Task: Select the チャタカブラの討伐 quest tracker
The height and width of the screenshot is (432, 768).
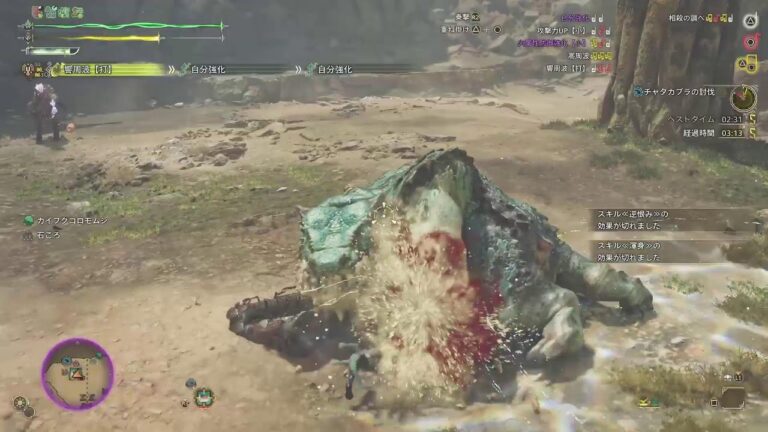Action: coord(686,91)
